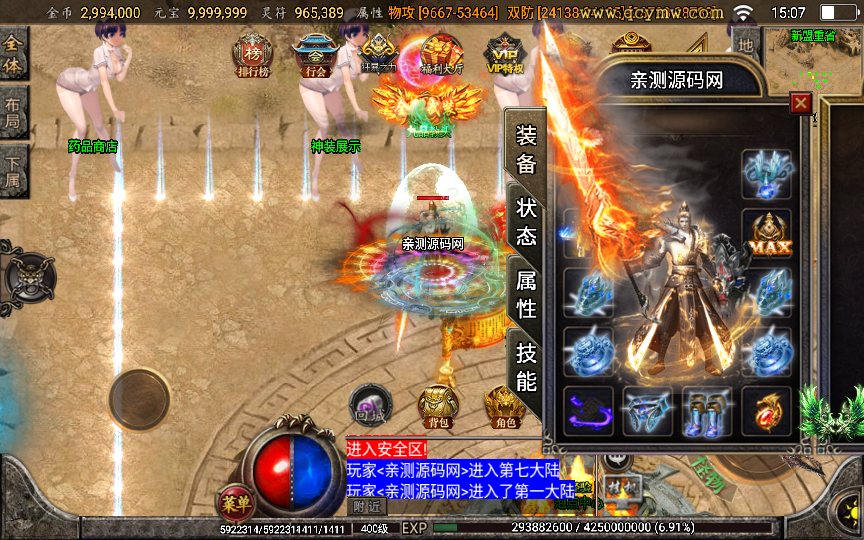Open the 角色 character sheet

(x=503, y=406)
